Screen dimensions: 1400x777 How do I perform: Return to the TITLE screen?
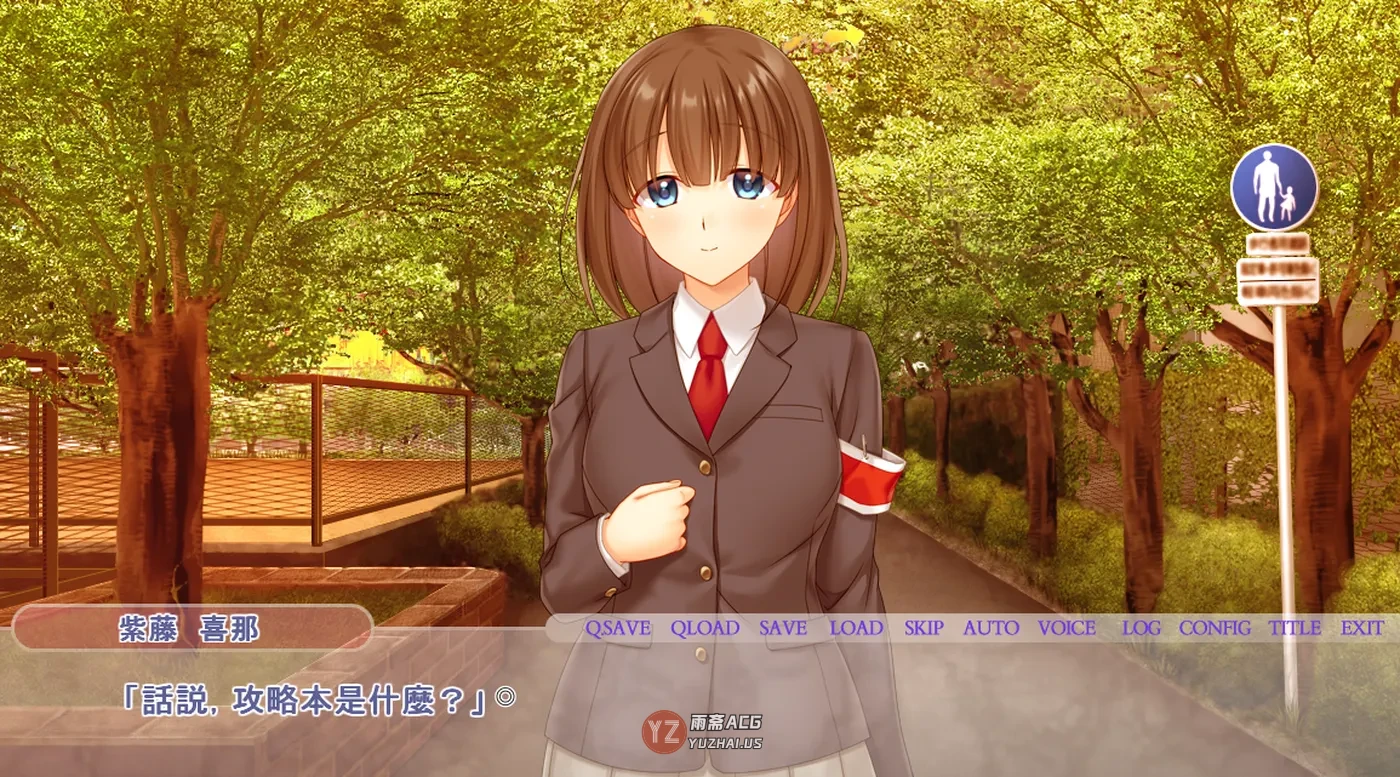[x=1295, y=629]
